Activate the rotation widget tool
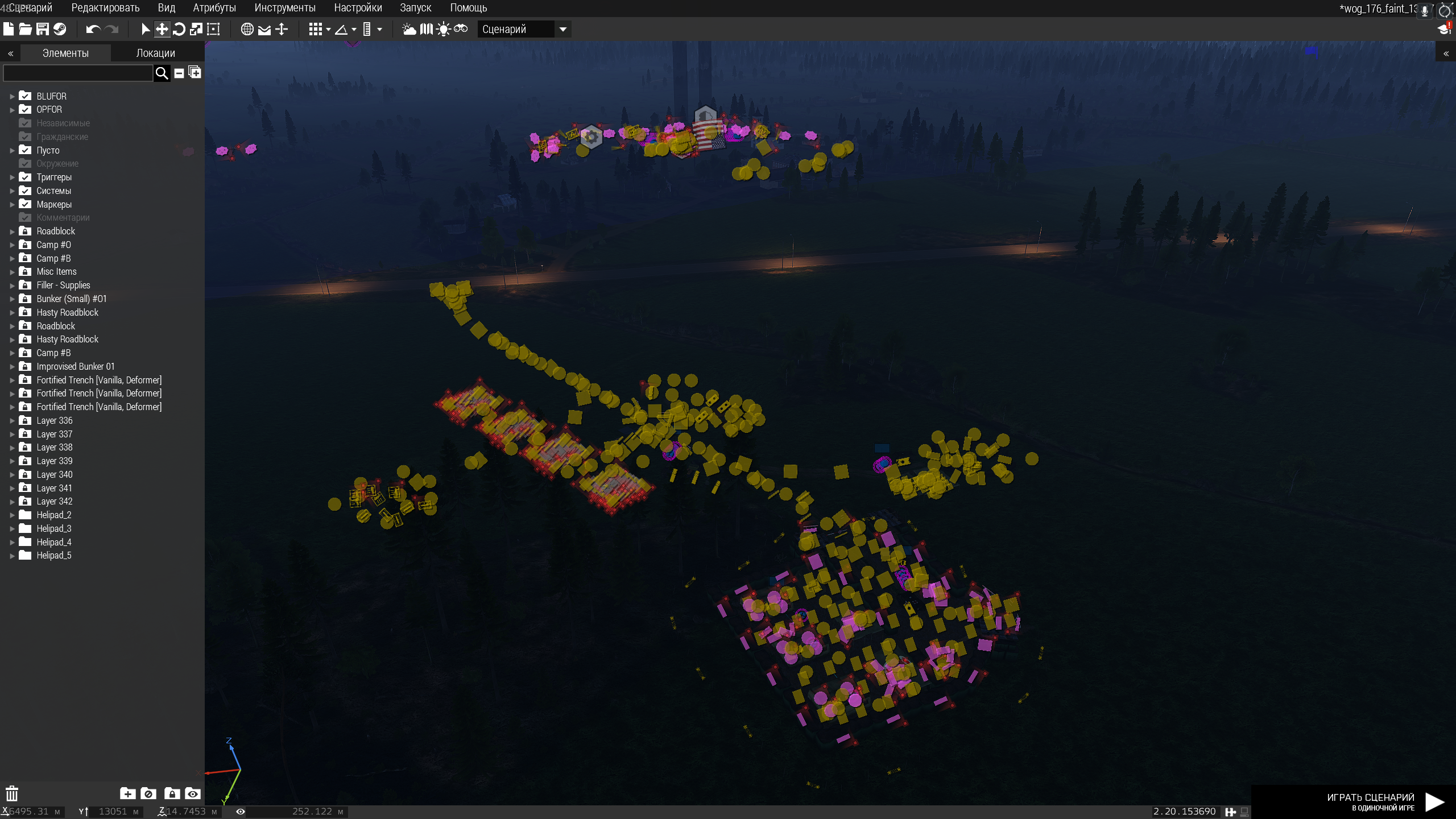The image size is (1456, 819). 179,29
